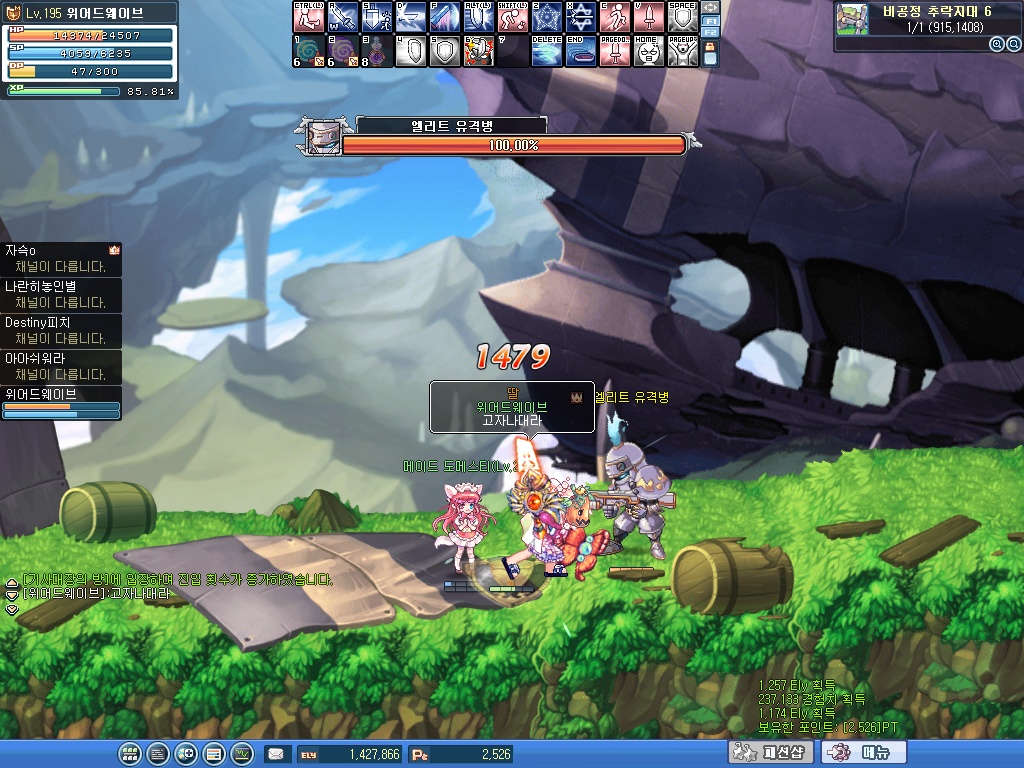The width and height of the screenshot is (1024, 768).
Task: Activate the DELETE wind dash skill
Action: 546,51
